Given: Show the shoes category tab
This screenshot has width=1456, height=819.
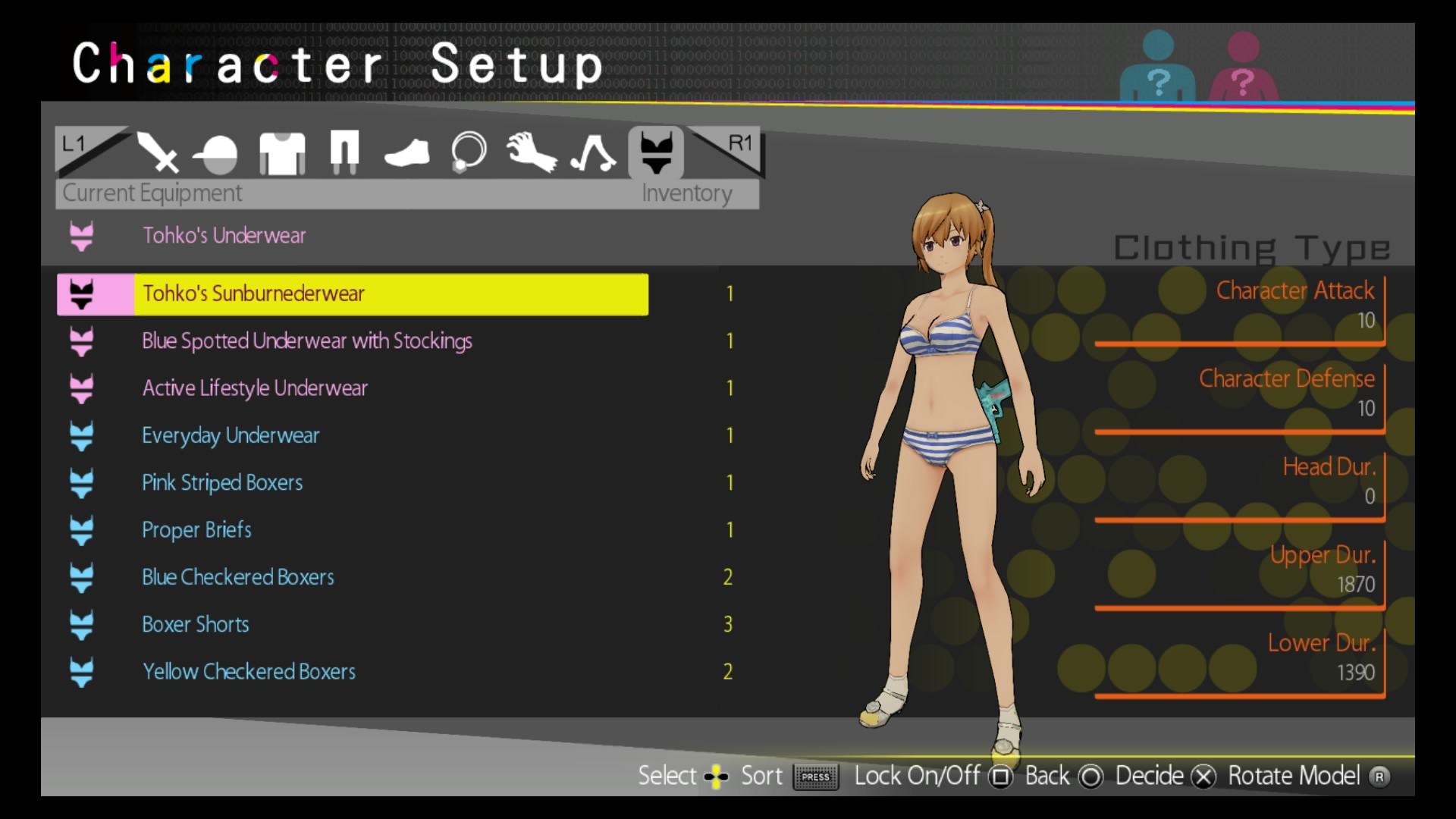Looking at the screenshot, I should 406,153.
